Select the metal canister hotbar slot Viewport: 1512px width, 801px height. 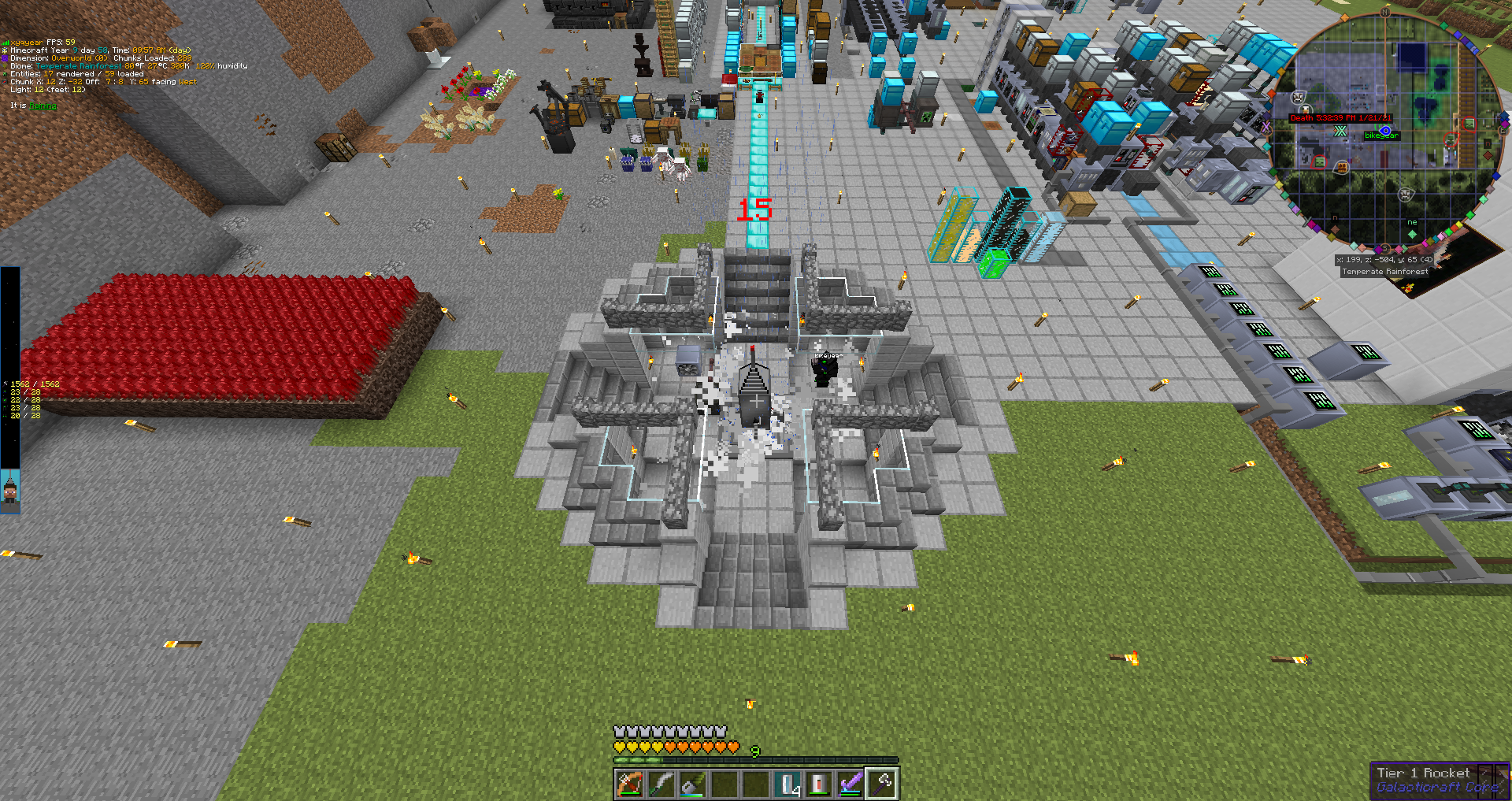(x=819, y=784)
